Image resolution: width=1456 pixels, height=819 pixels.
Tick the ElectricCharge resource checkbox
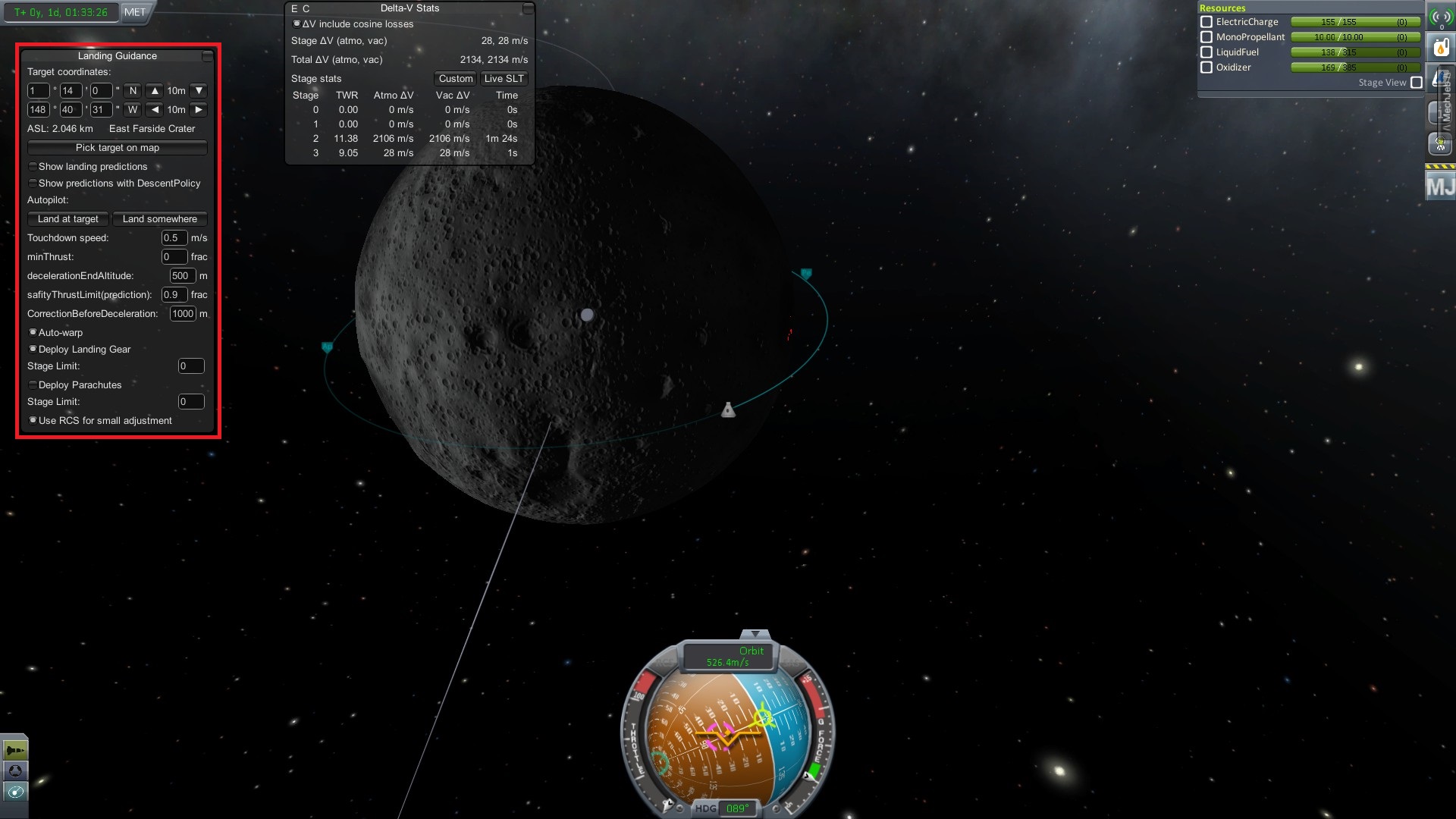(x=1207, y=22)
